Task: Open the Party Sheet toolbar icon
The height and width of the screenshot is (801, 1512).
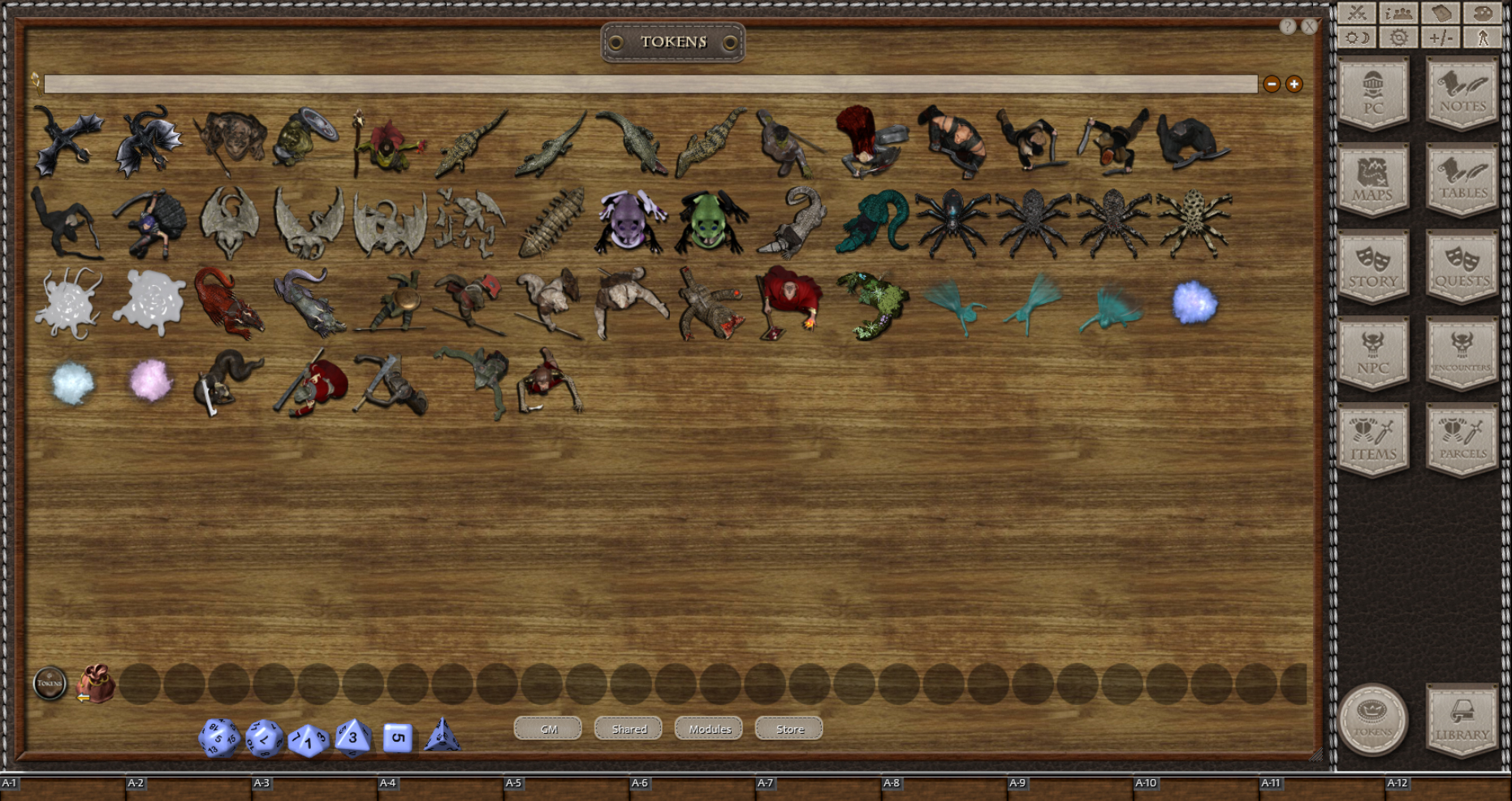Action: 1398,13
